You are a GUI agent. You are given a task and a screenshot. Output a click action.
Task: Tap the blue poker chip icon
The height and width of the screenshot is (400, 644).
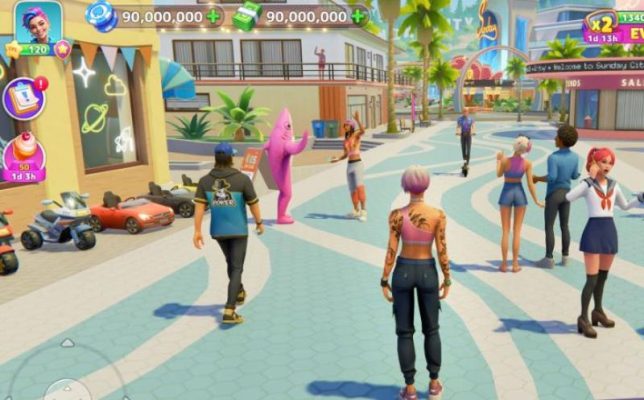[x=101, y=15]
